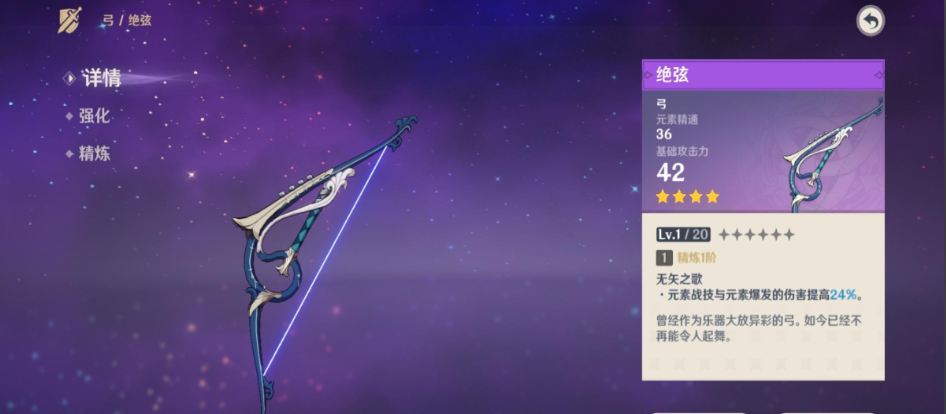Open the 详情 details tab

click(x=101, y=78)
